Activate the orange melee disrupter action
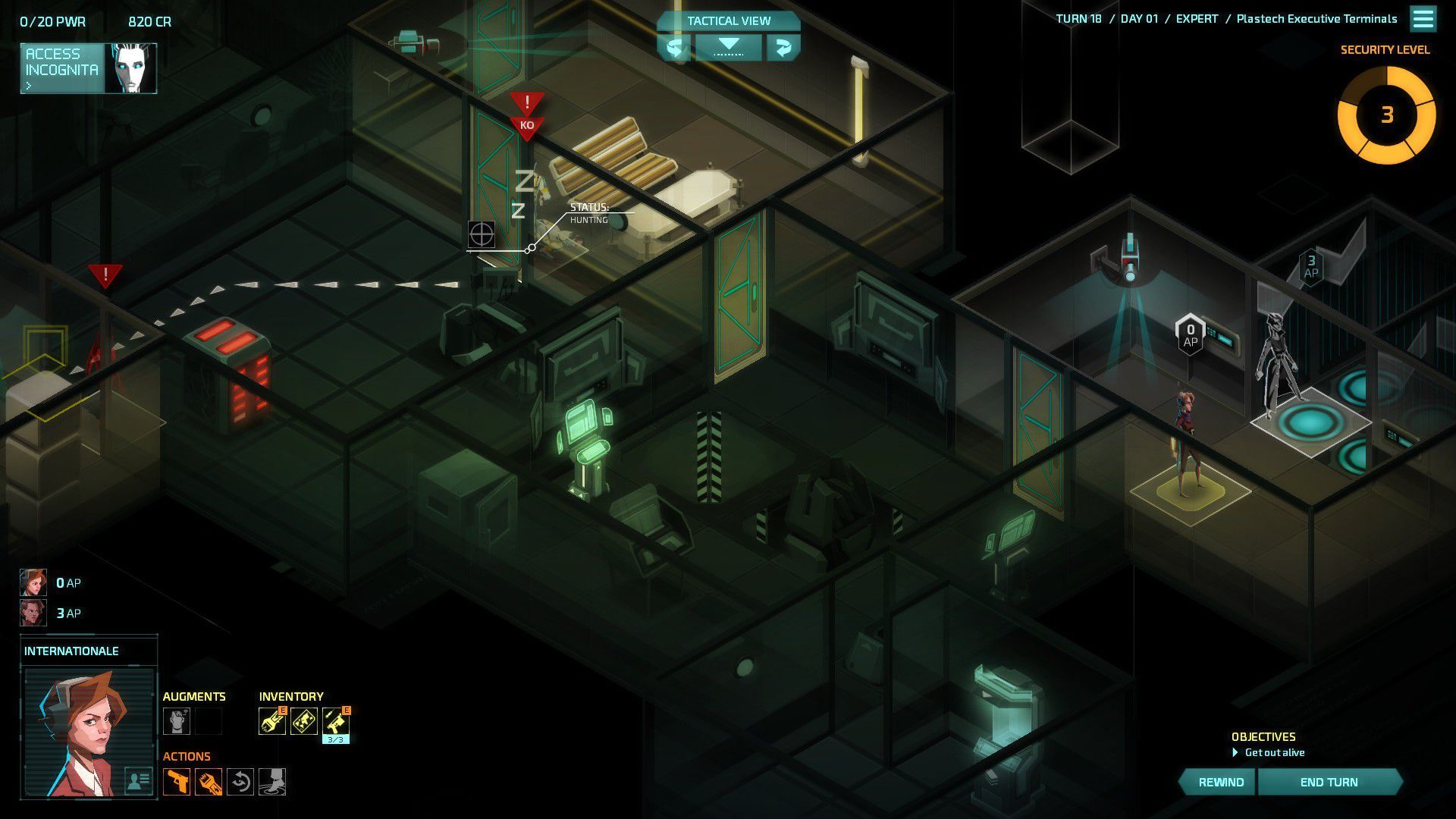This screenshot has height=819, width=1456. 209,782
